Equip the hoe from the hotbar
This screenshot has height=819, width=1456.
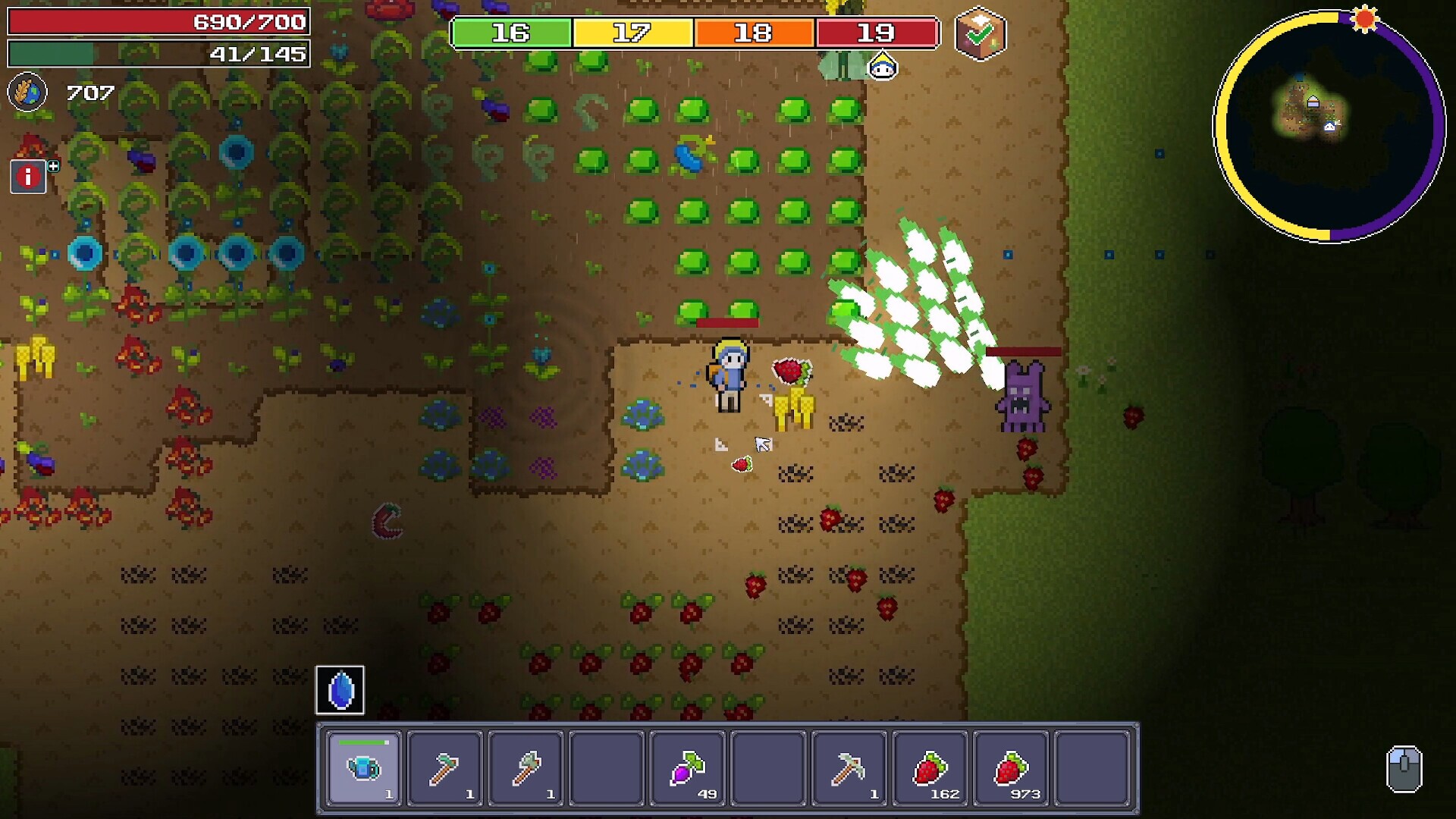pos(444,767)
